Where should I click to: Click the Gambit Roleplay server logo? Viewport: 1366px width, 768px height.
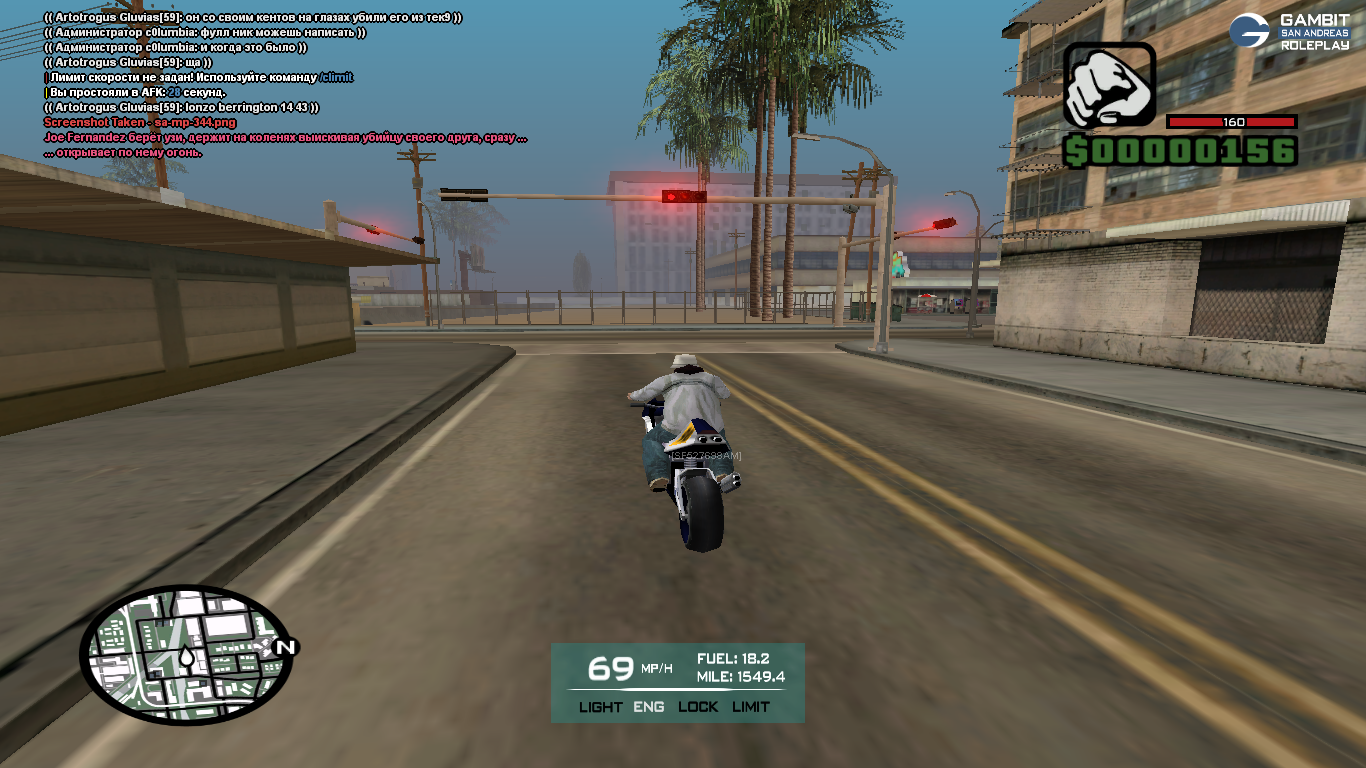(x=1289, y=31)
